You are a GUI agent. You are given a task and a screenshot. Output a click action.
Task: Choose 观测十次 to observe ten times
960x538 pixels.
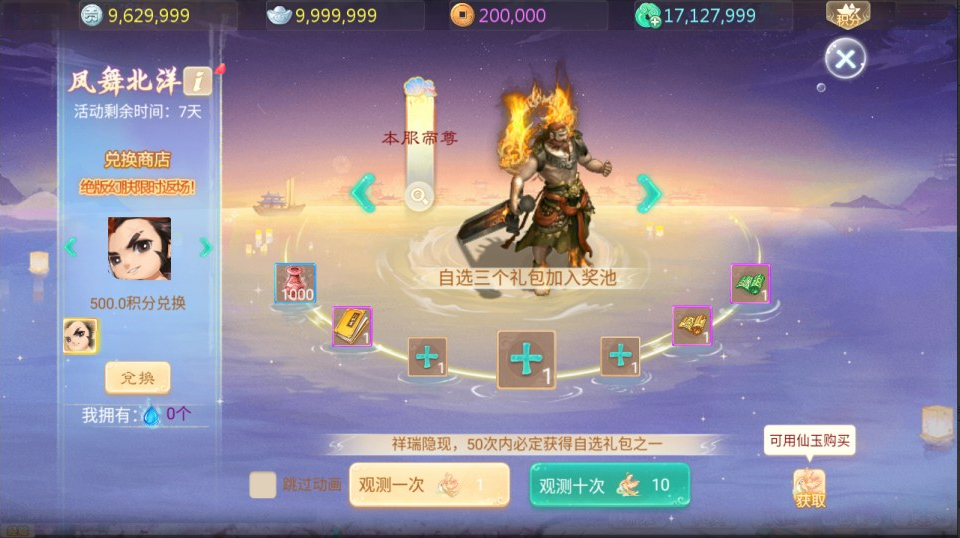click(609, 486)
